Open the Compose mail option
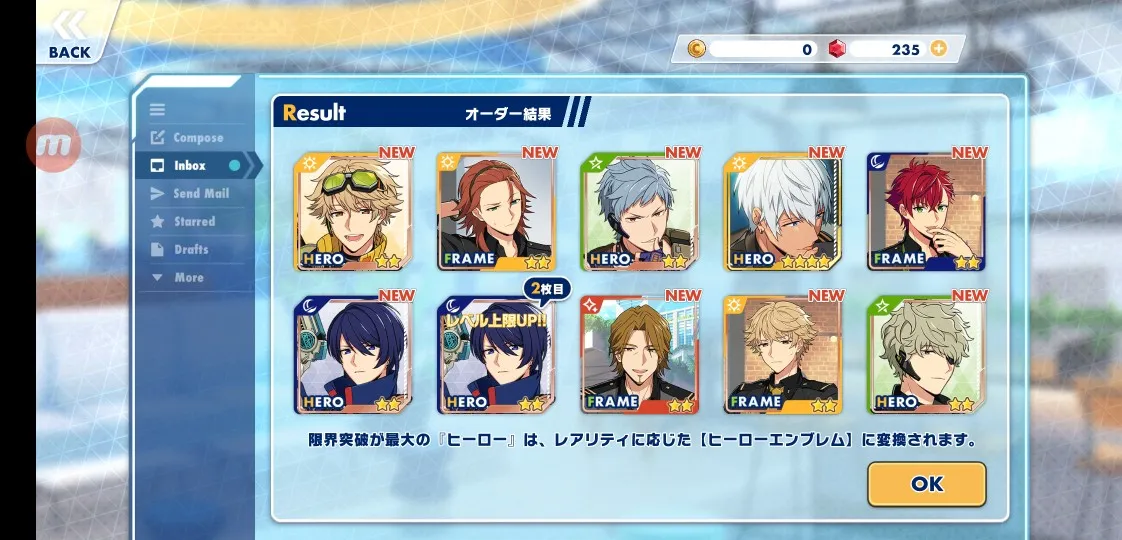 (197, 138)
